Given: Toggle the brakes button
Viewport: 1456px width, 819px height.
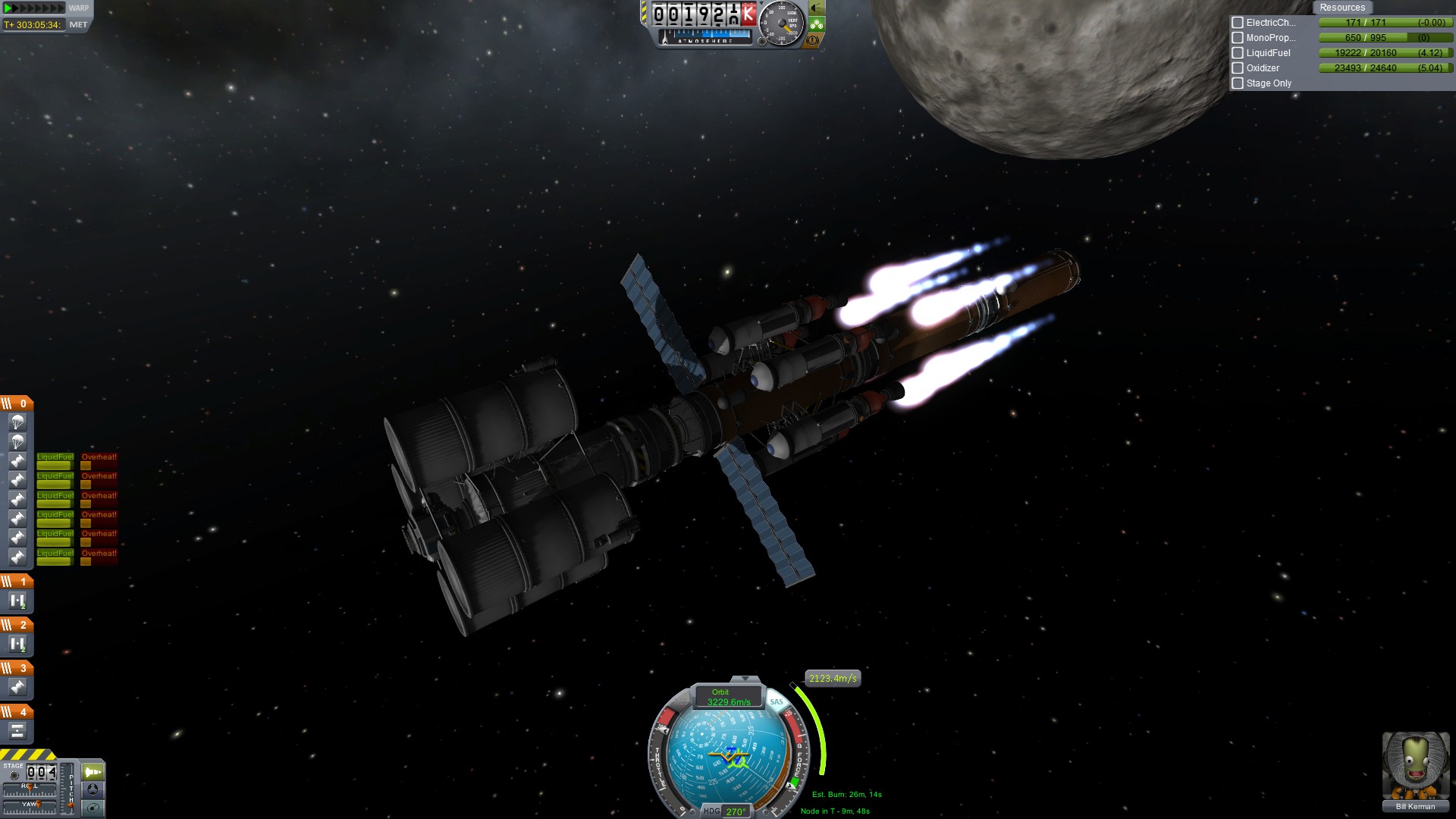Looking at the screenshot, I should (813, 40).
